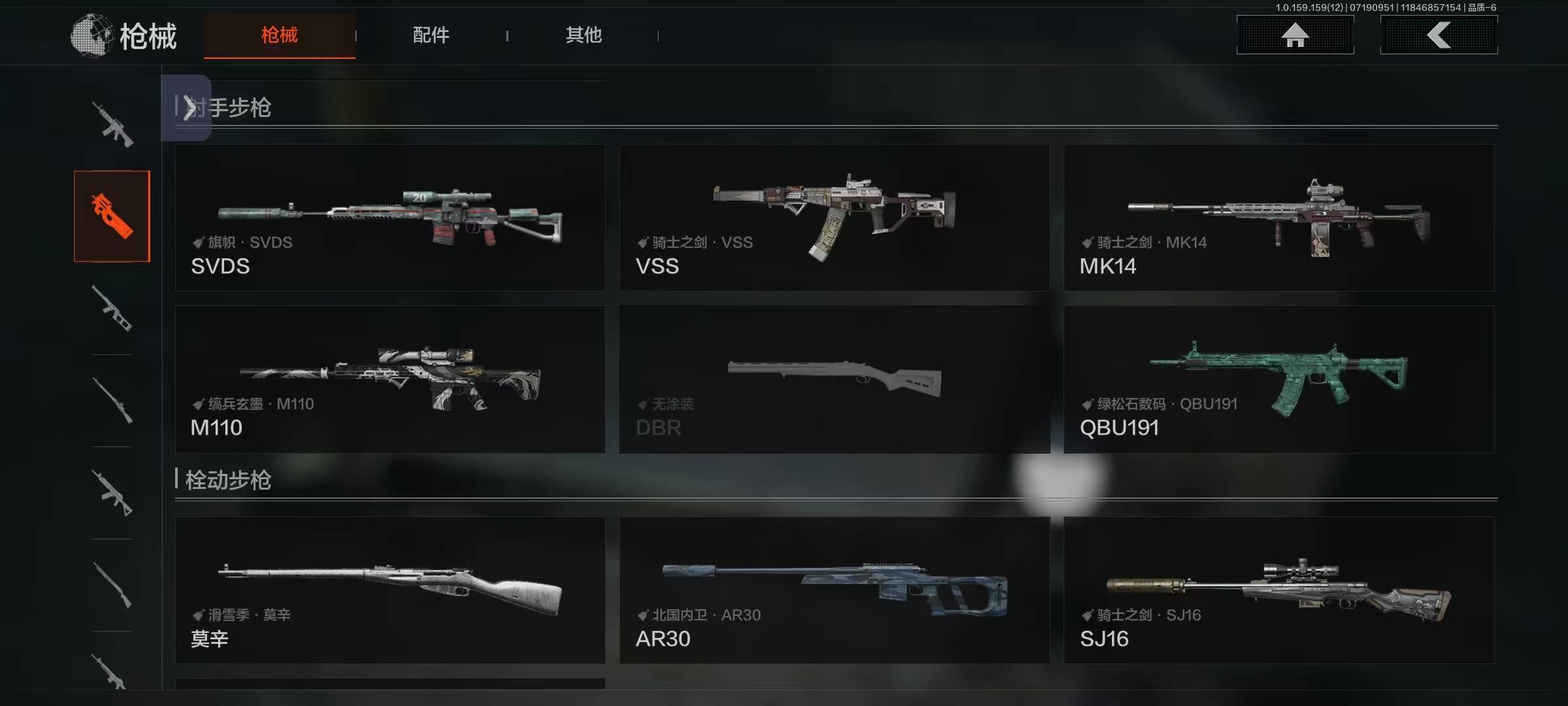Select the 莫辛 bolt-action rifle card
The image size is (1568, 706).
click(x=390, y=590)
